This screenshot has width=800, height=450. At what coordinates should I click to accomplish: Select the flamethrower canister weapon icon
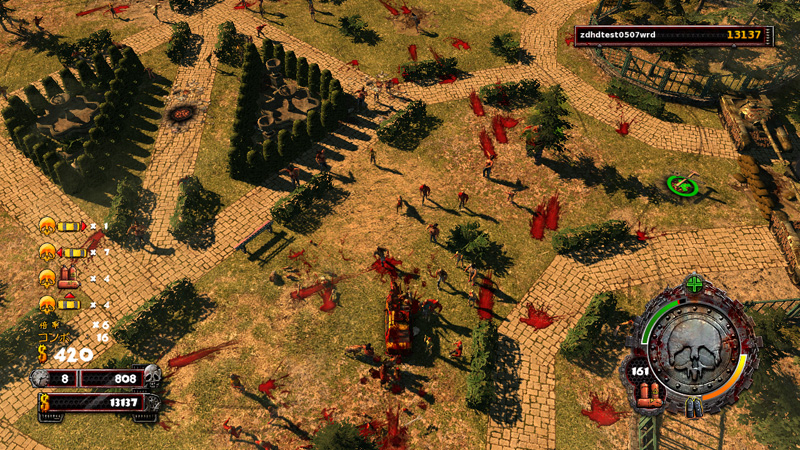[71, 277]
